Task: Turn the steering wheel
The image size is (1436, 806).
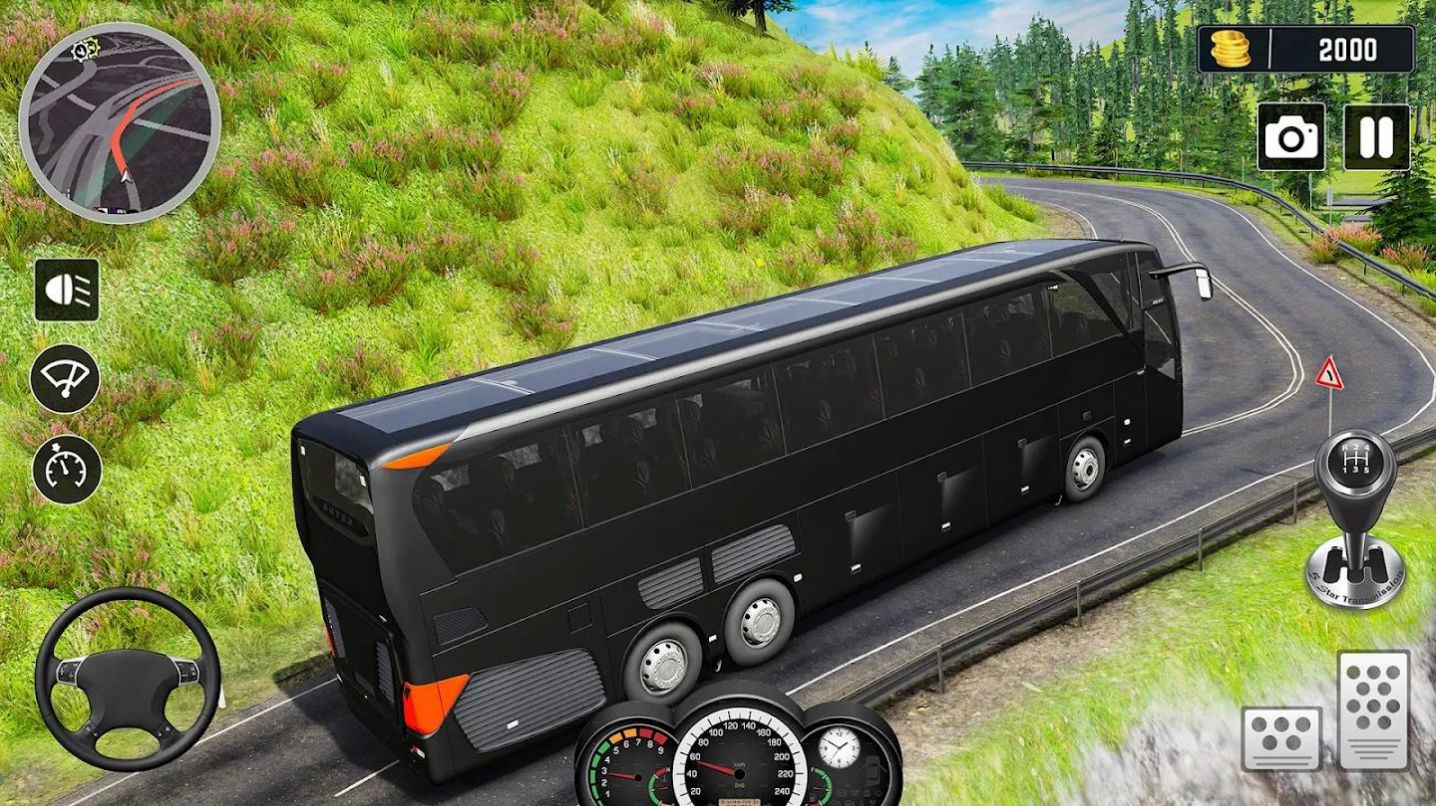Action: pyautogui.click(x=125, y=680)
